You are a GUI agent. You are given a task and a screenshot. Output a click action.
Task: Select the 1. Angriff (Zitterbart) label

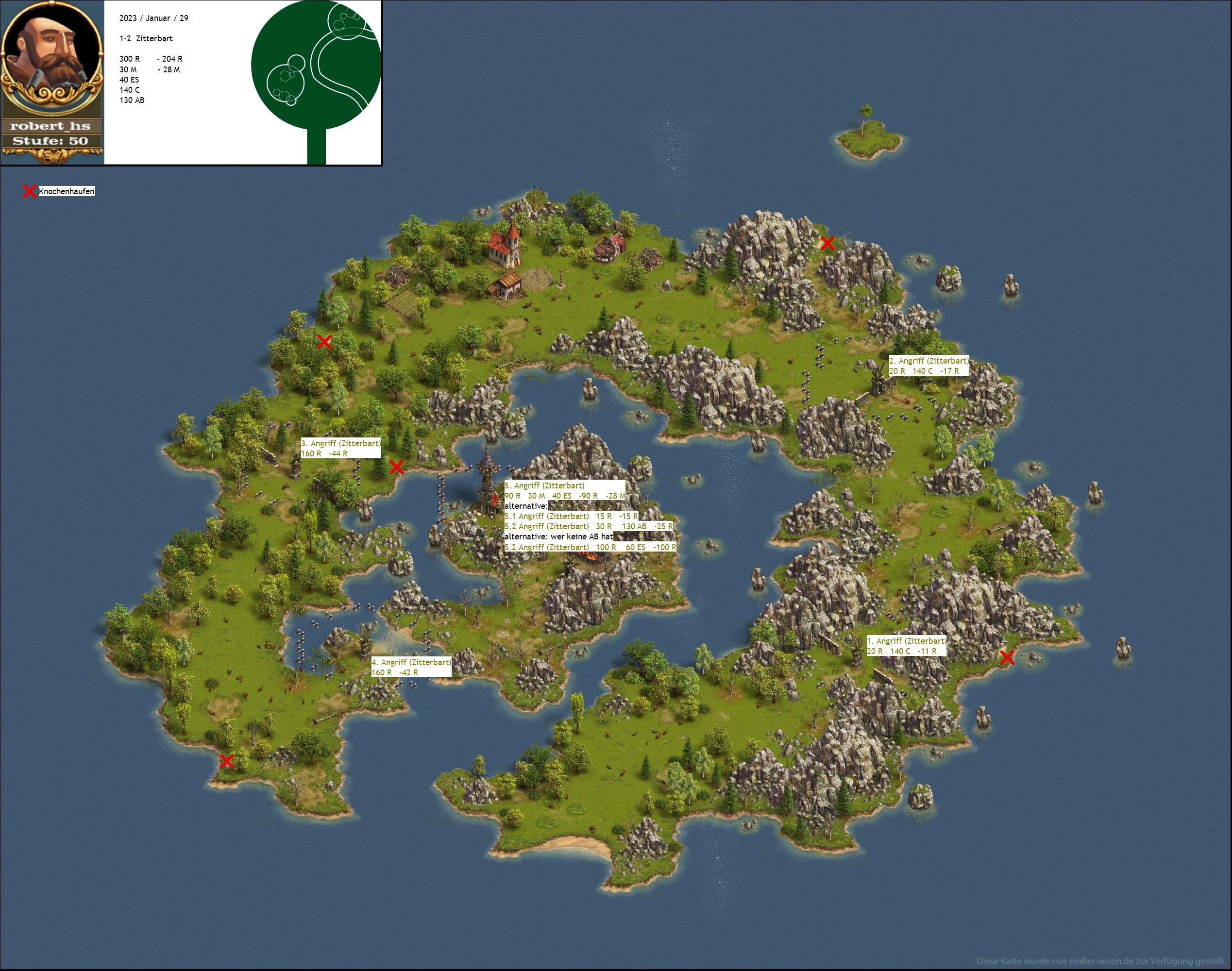pyautogui.click(x=906, y=641)
